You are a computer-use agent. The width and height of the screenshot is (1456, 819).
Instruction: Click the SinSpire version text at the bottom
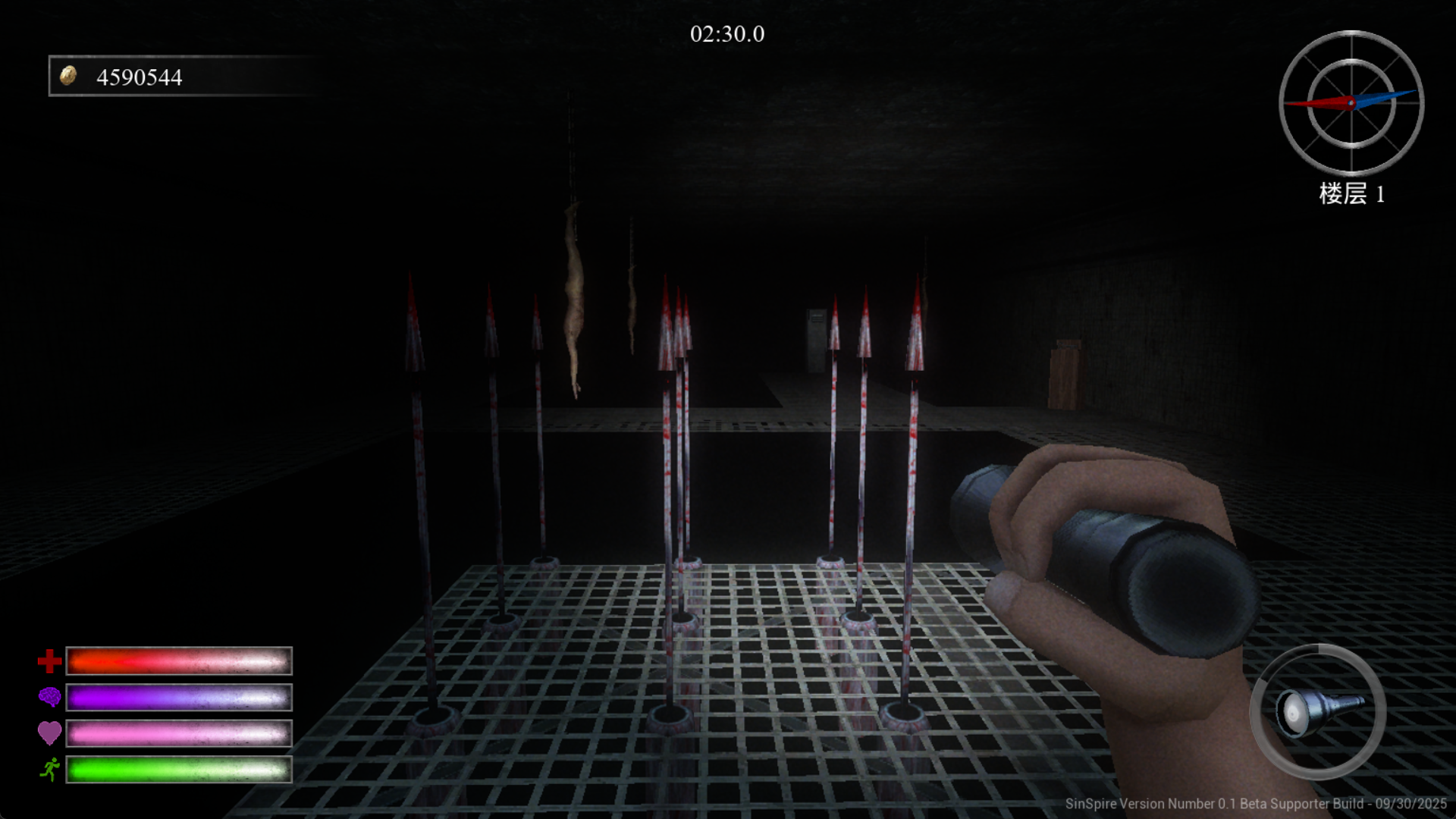pyautogui.click(x=1259, y=804)
